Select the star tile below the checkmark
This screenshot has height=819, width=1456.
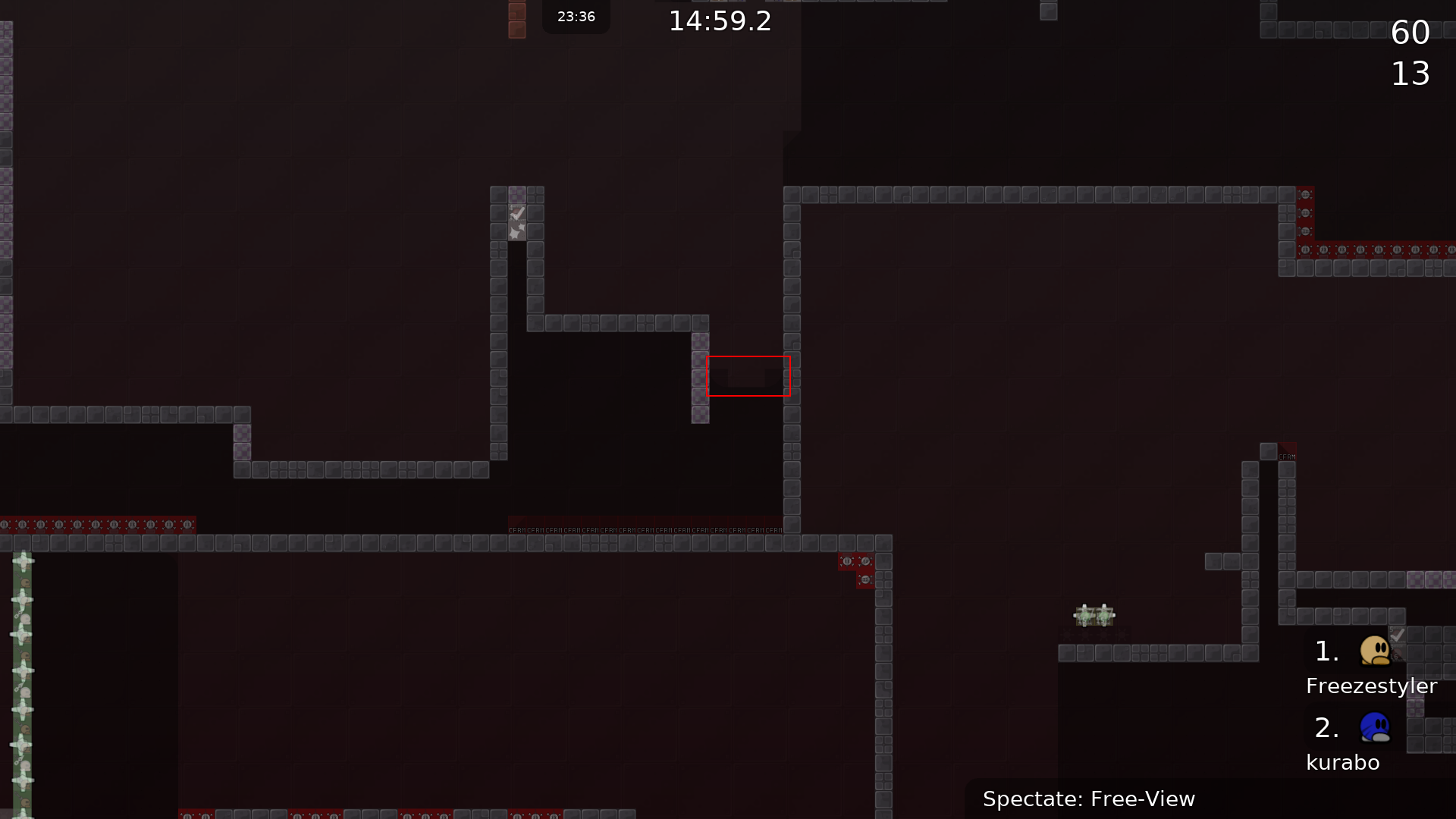coord(518,232)
